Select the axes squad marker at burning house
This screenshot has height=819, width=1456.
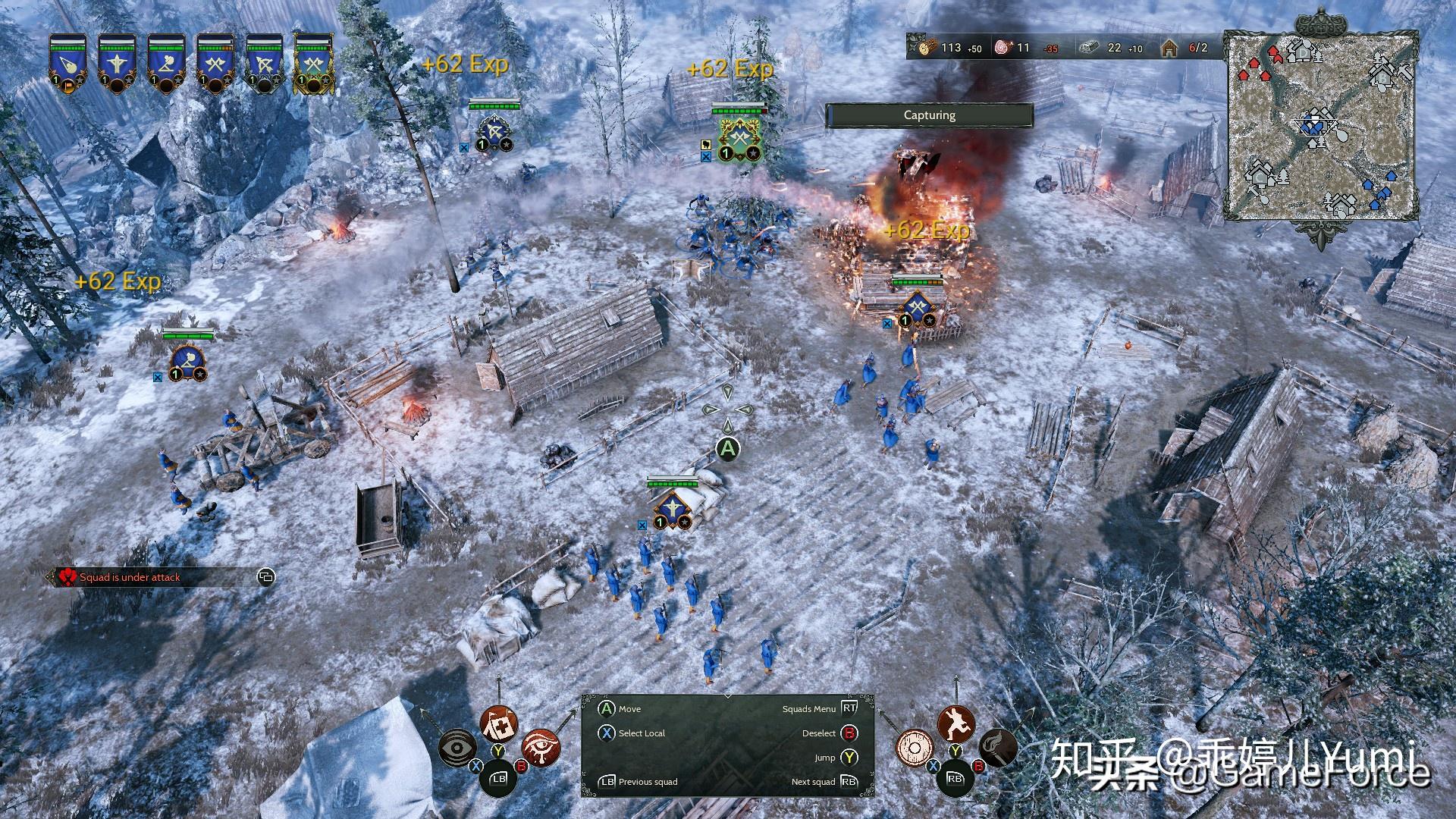pyautogui.click(x=918, y=307)
